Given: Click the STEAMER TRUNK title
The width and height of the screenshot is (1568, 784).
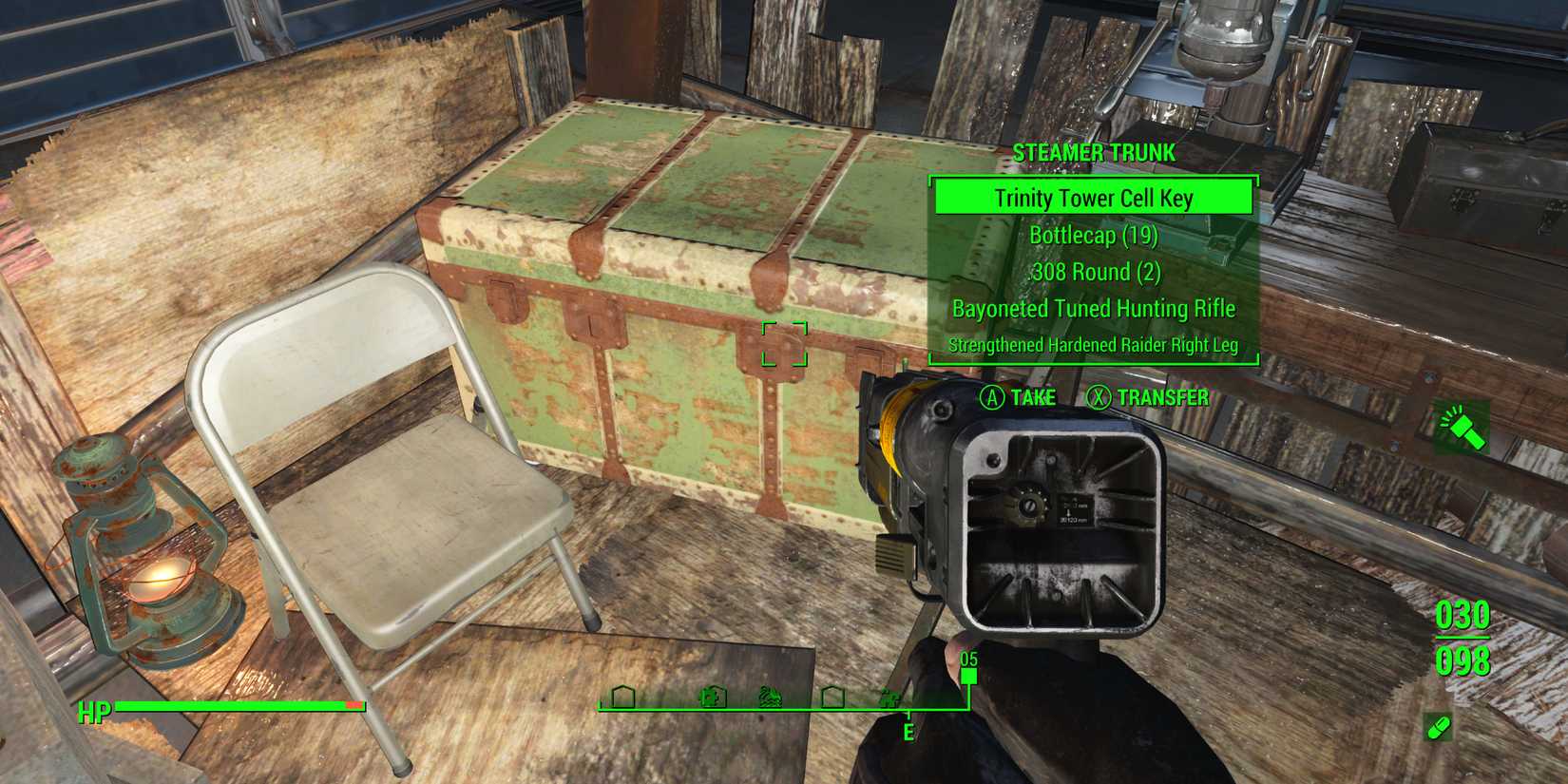Looking at the screenshot, I should pos(1094,152).
